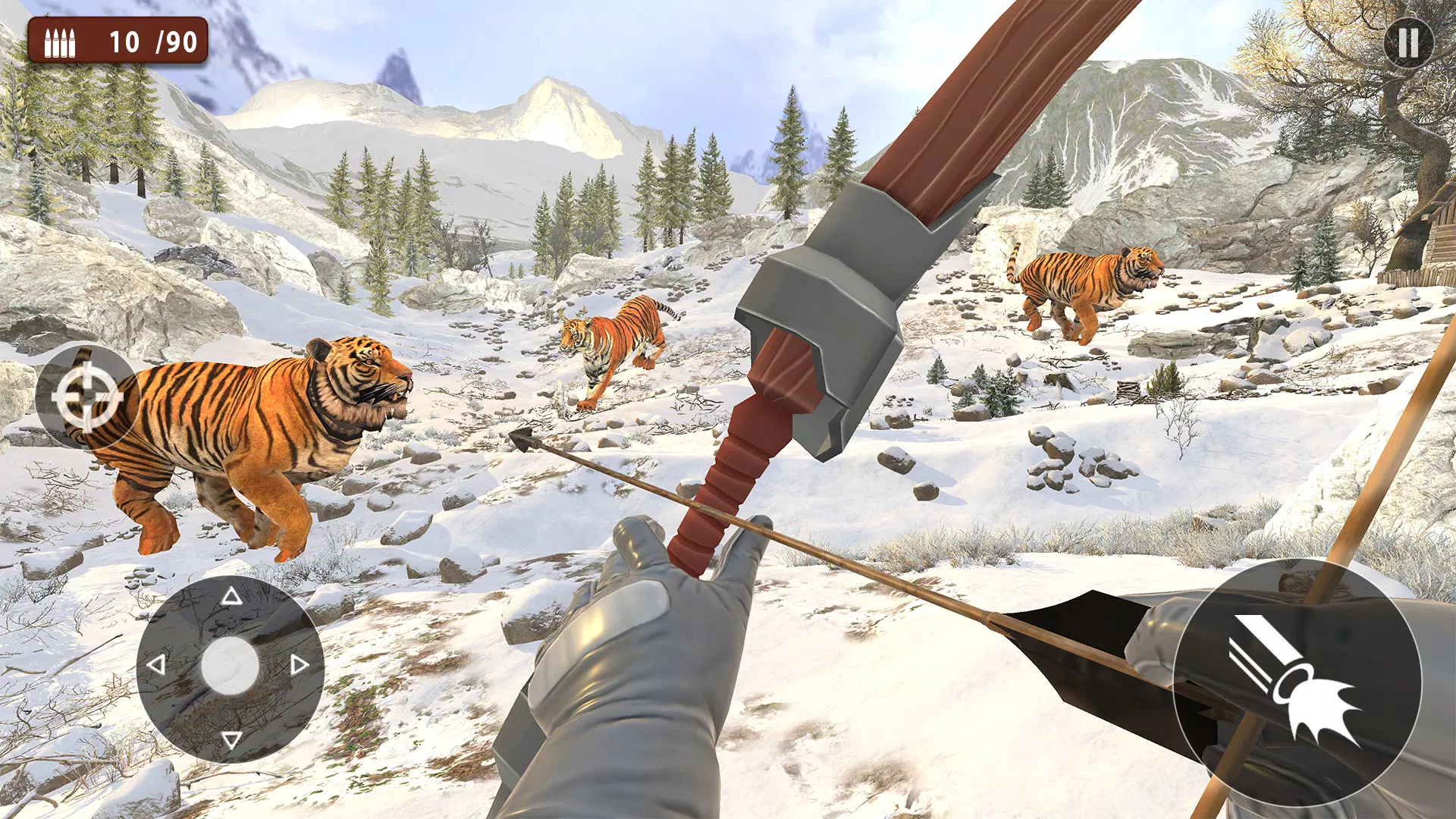Tap the red-brown ammo status bar
1456x819 pixels.
pos(118,39)
